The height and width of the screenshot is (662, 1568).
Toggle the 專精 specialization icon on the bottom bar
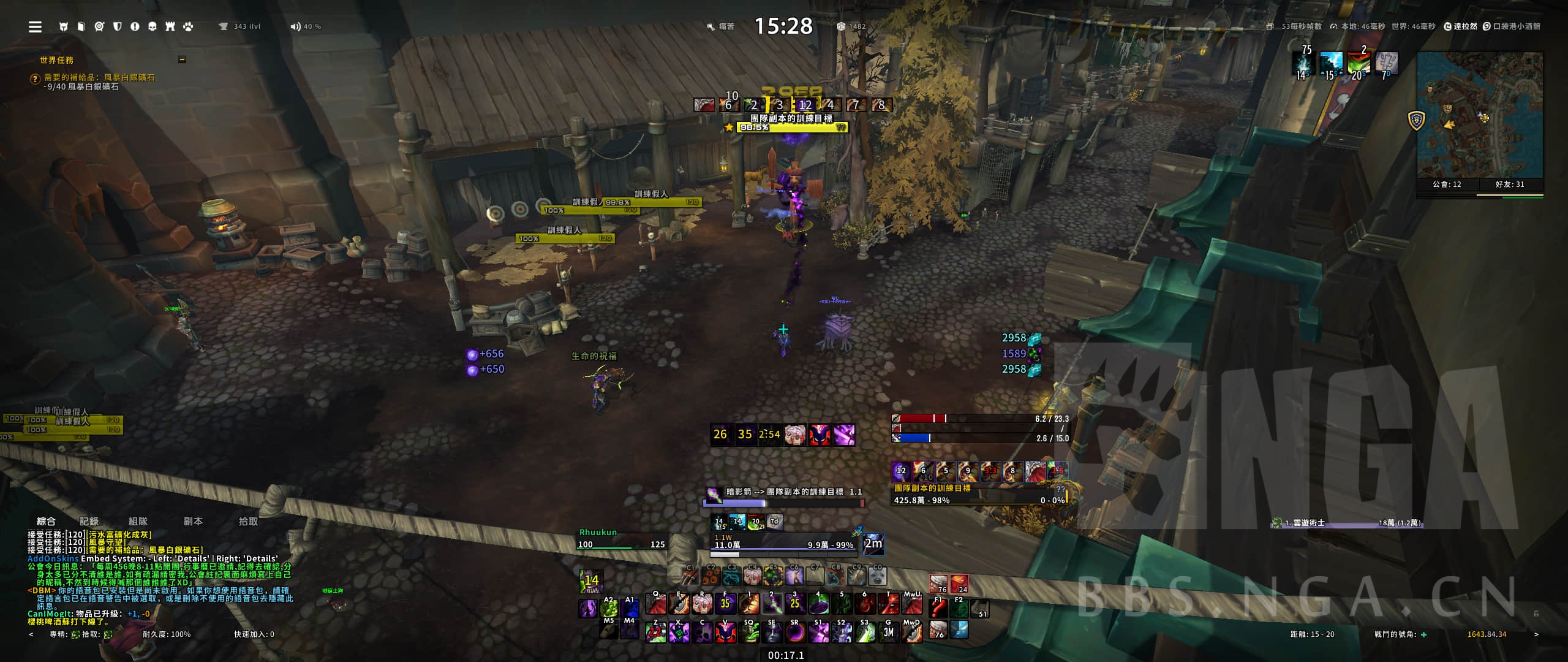(75, 634)
